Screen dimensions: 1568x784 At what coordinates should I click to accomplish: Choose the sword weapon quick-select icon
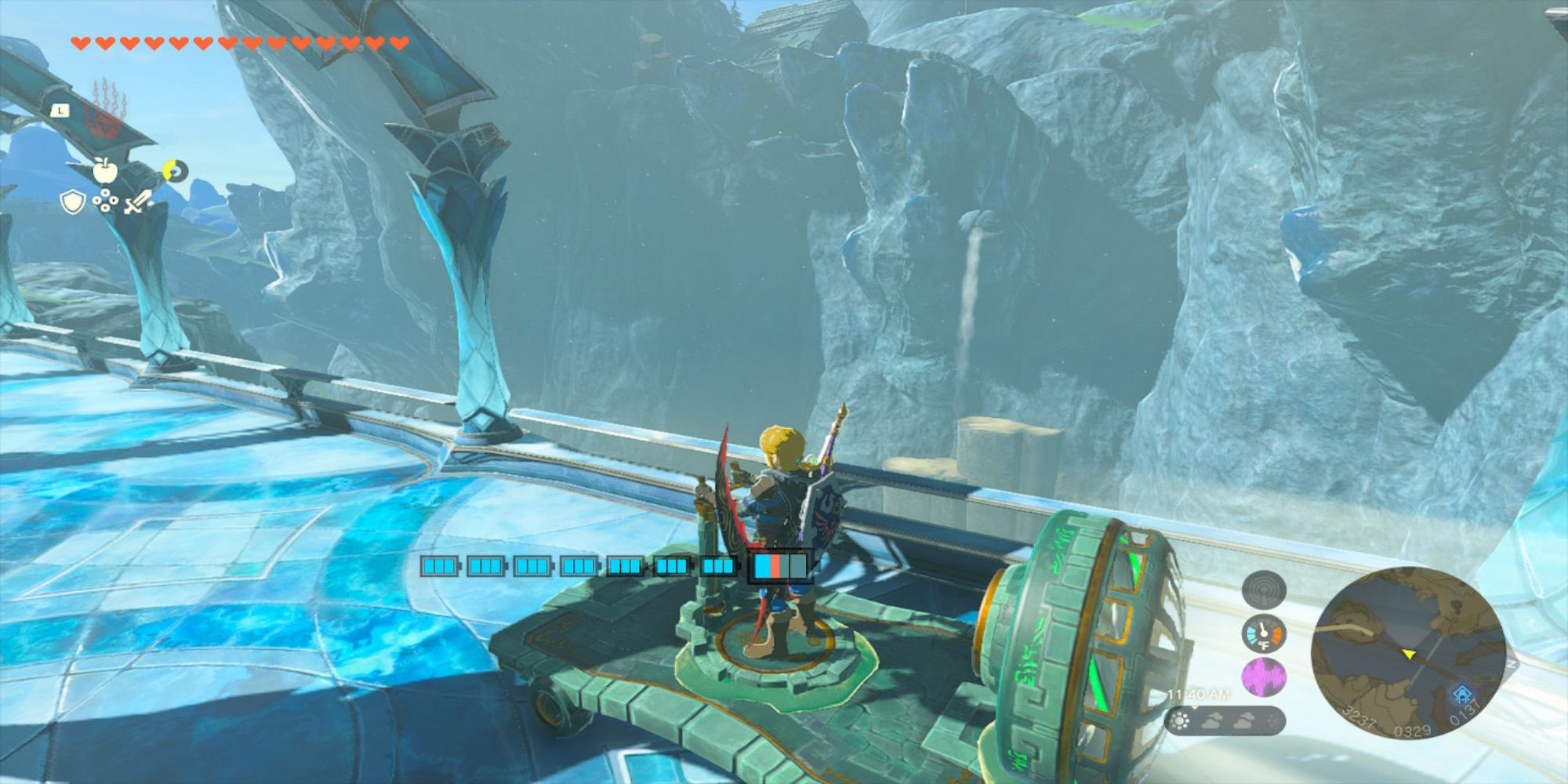138,202
